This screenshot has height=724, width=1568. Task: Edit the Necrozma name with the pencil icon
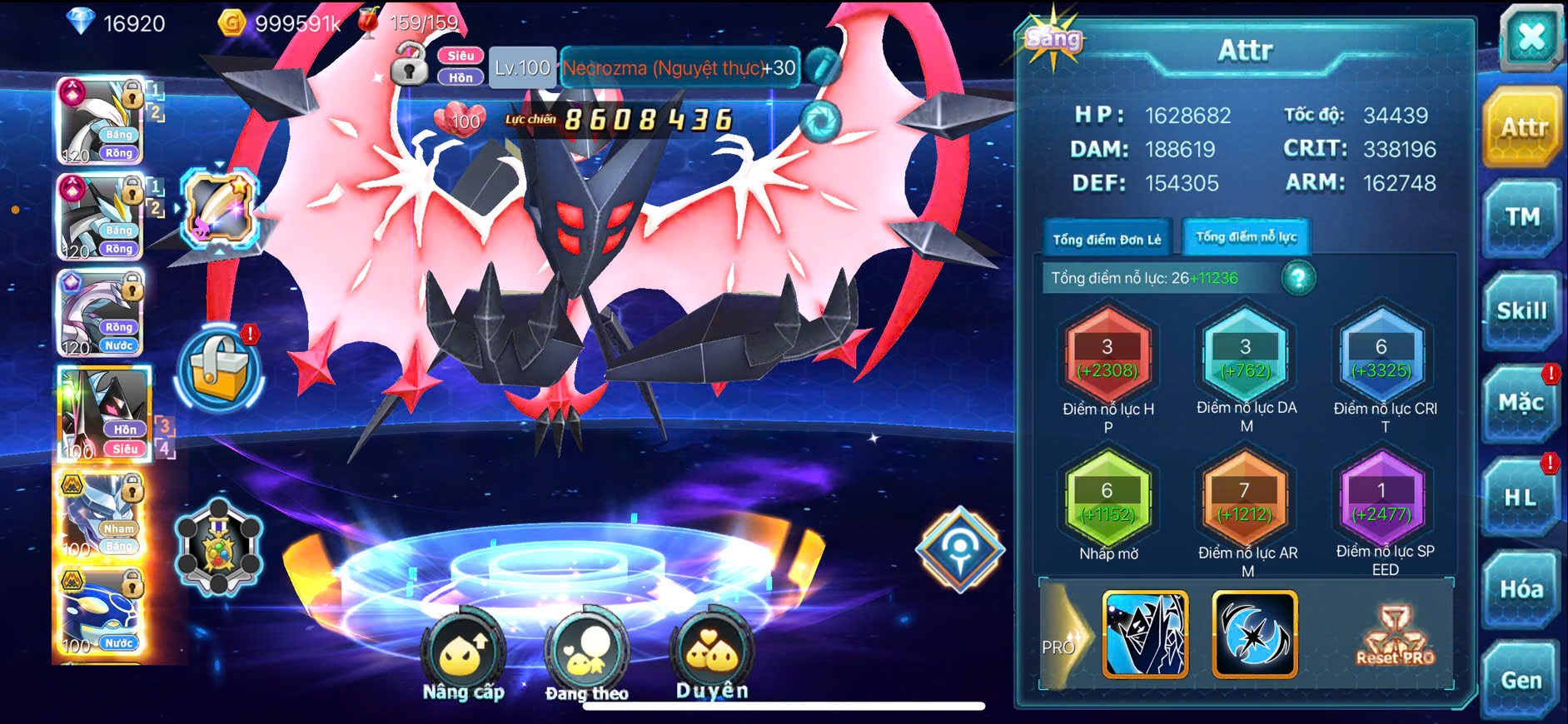(823, 67)
